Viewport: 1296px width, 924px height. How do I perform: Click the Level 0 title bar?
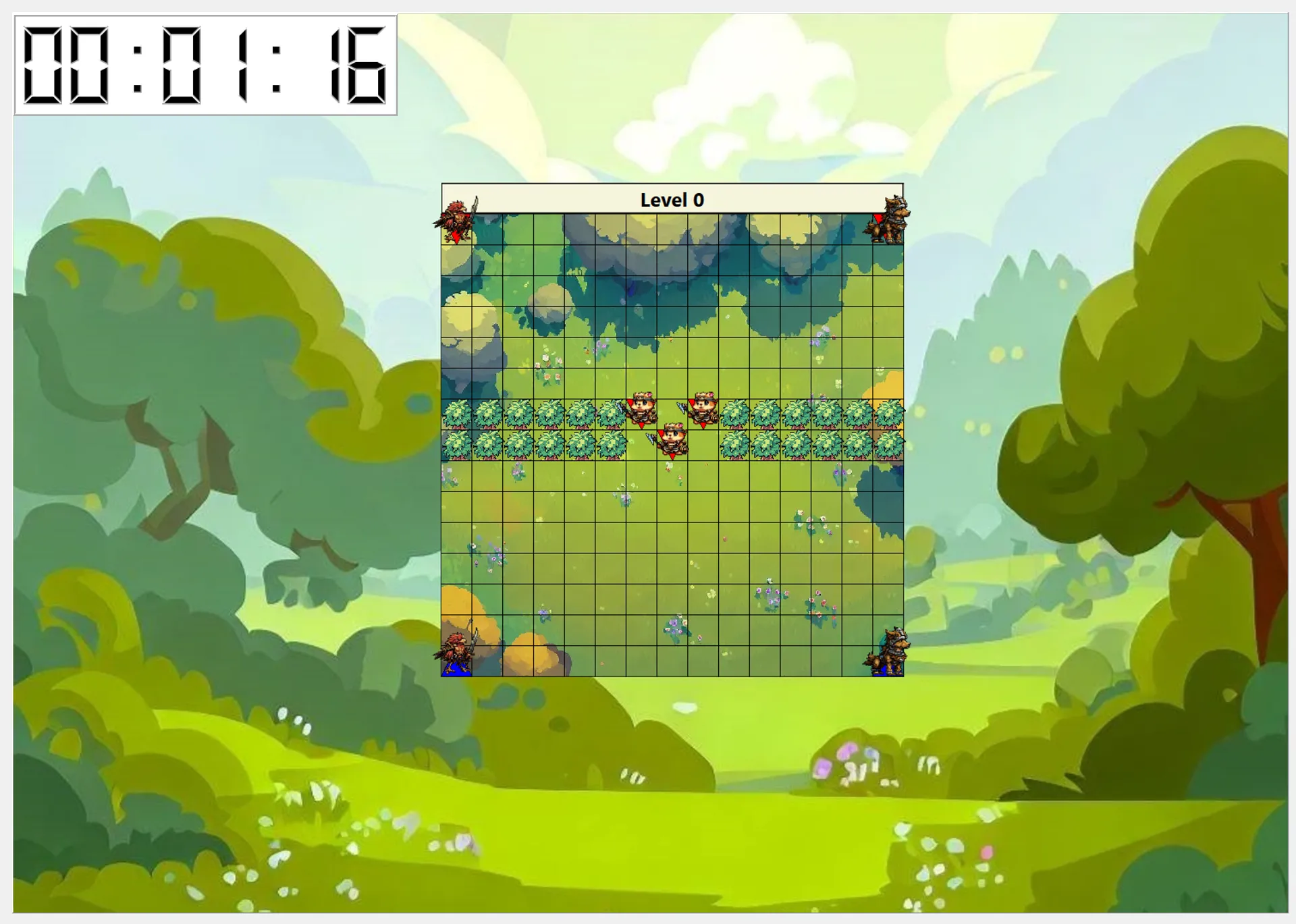pyautogui.click(x=672, y=199)
